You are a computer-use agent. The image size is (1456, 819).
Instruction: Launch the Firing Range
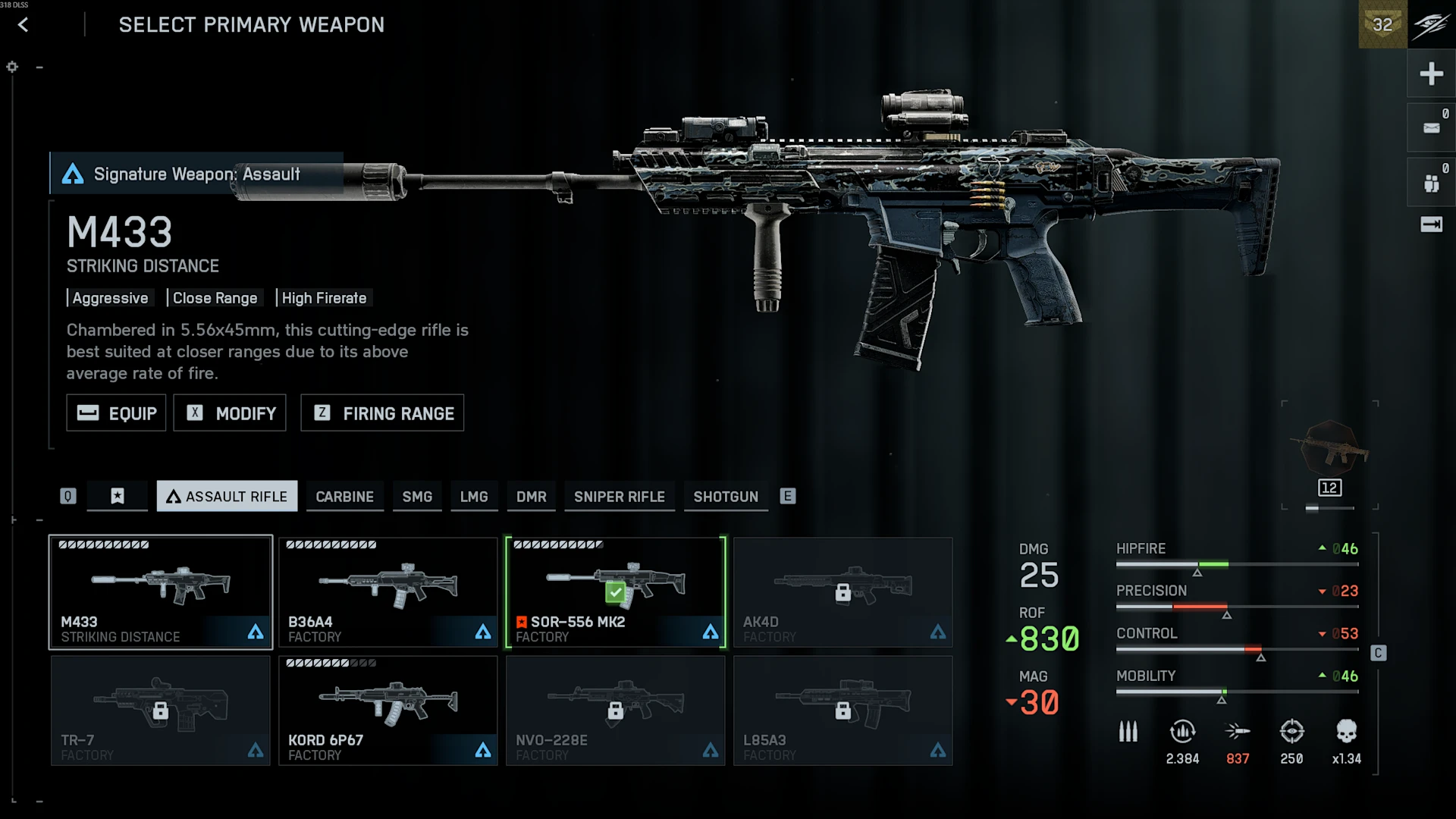pos(382,413)
